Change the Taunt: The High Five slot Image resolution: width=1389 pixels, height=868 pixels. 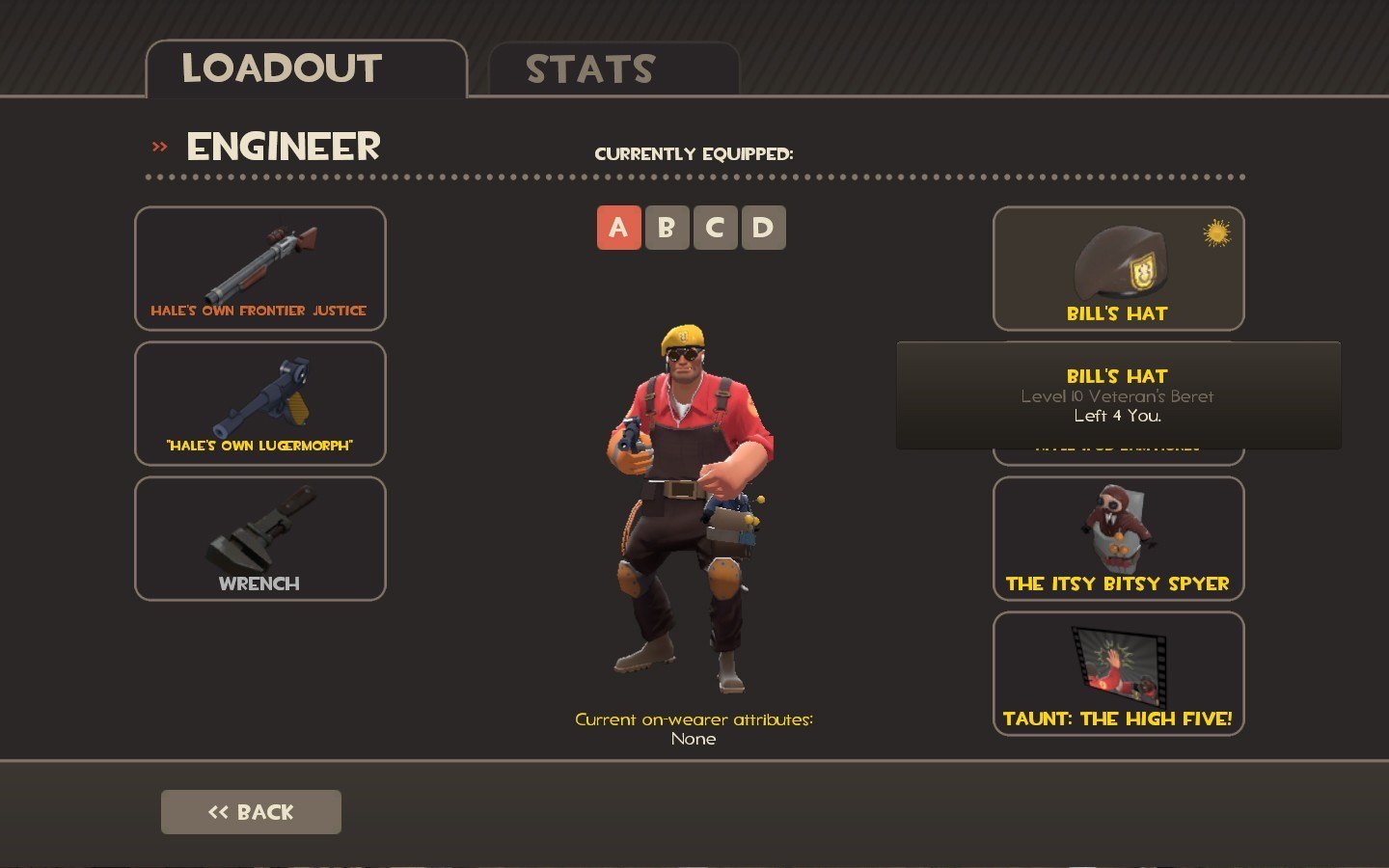tap(1118, 673)
